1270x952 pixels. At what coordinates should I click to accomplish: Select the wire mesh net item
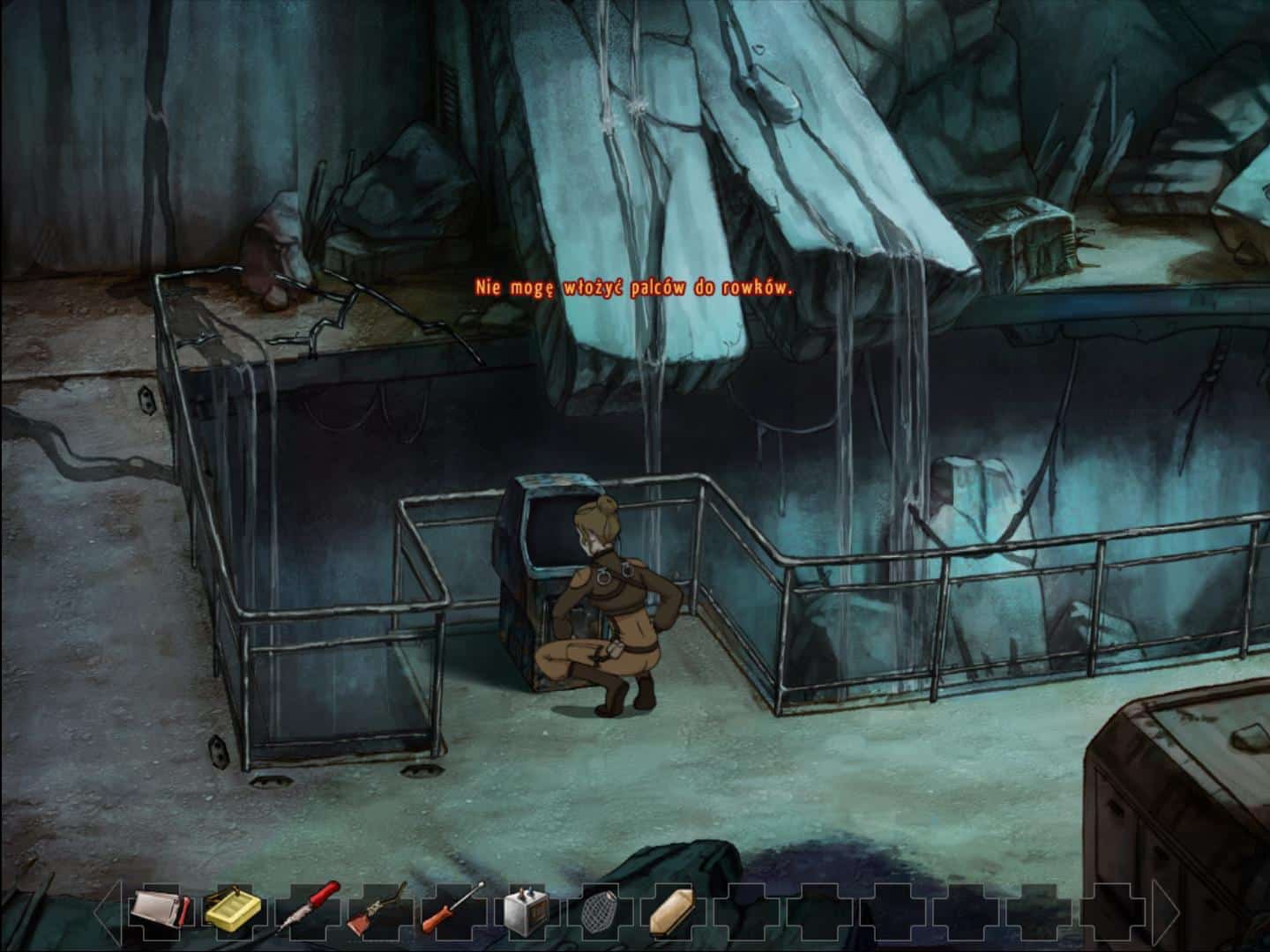pos(600,914)
